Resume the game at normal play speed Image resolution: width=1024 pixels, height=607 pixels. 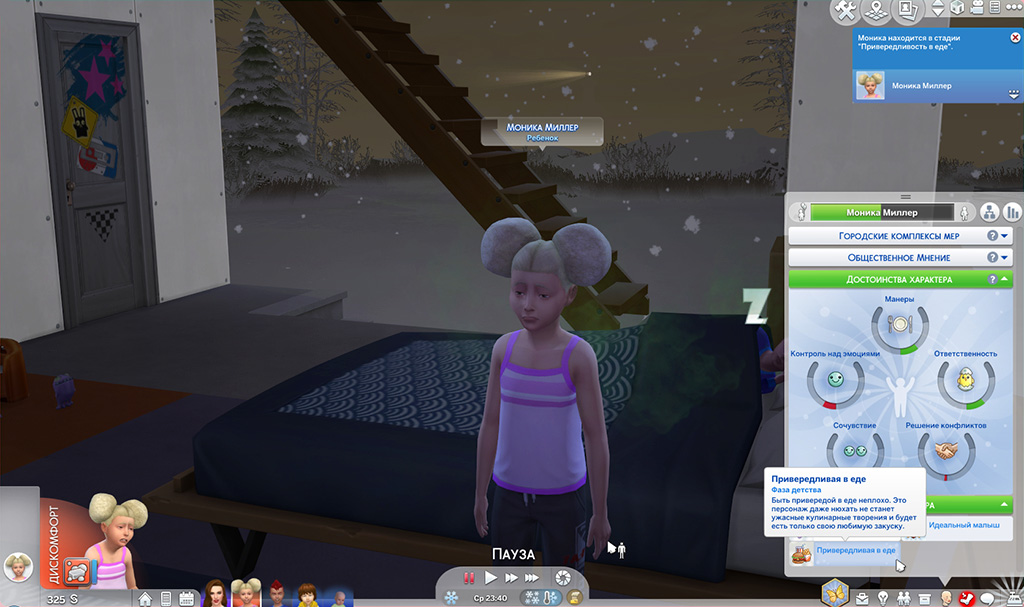[x=491, y=578]
